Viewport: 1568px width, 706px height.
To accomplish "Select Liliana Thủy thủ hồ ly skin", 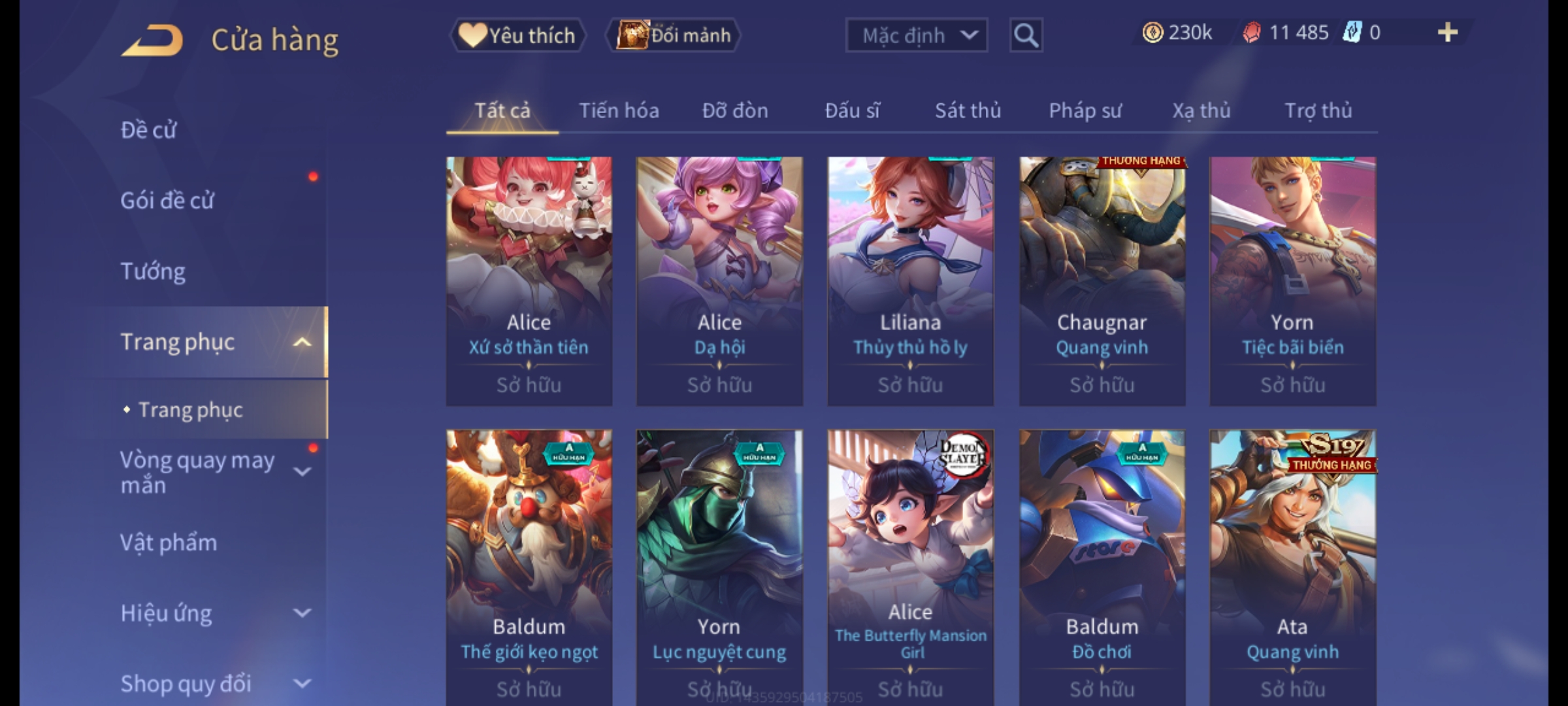I will point(910,281).
